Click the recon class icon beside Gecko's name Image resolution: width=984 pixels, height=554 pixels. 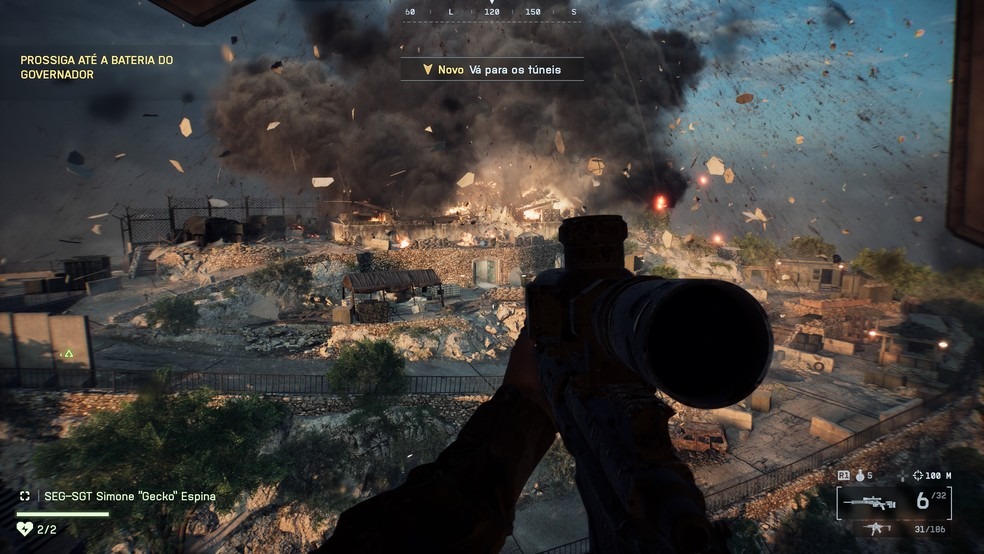25,496
